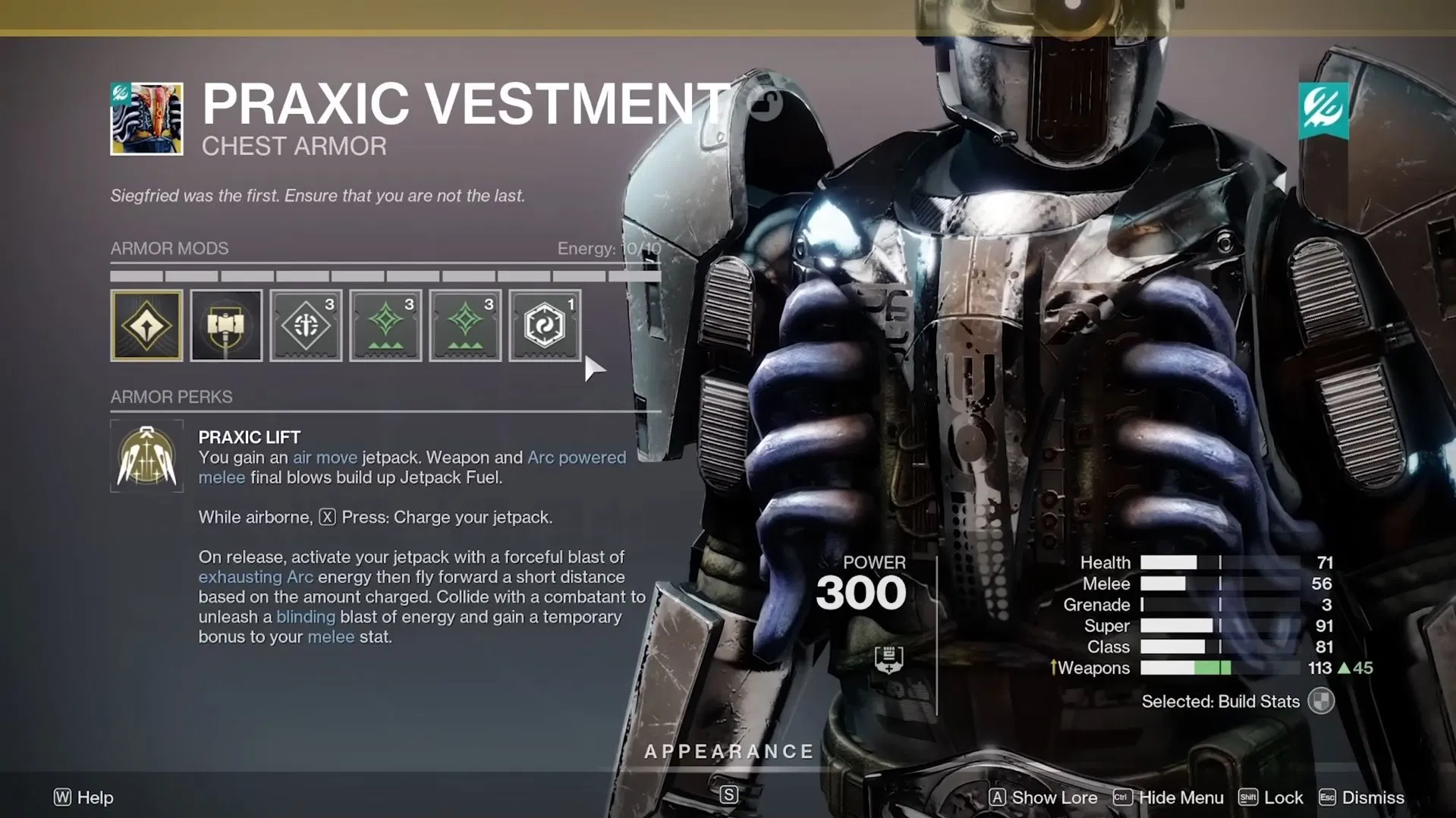Open the hammer-and-shield mod slot
This screenshot has height=818, width=1456.
pyautogui.click(x=226, y=326)
